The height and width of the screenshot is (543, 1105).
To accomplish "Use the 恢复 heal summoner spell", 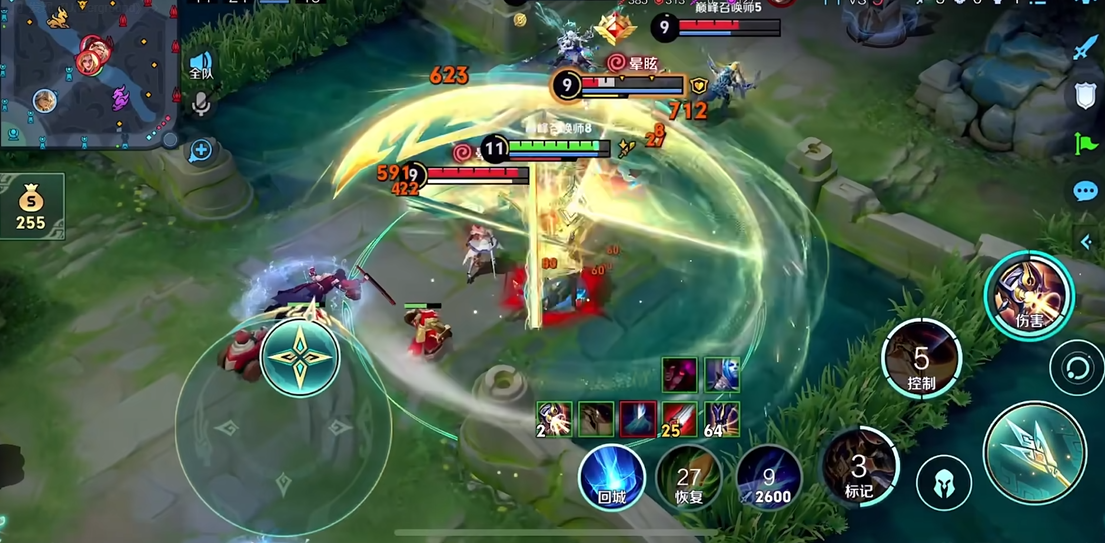I will (688, 477).
